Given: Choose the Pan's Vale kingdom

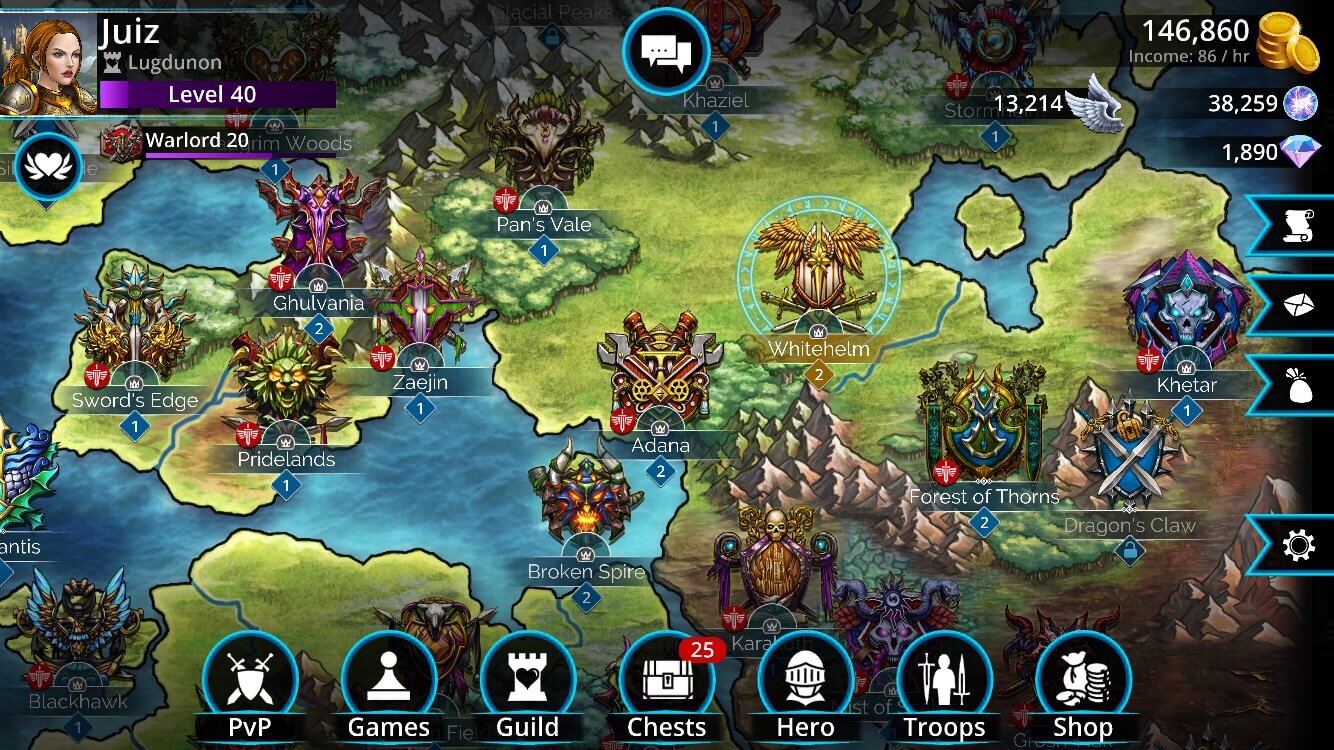Looking at the screenshot, I should point(543,145).
